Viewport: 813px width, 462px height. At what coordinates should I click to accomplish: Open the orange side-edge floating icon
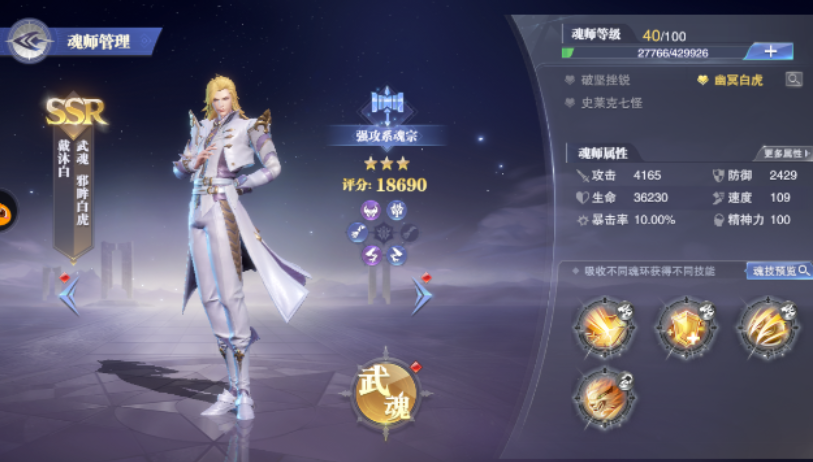pyautogui.click(x=5, y=209)
